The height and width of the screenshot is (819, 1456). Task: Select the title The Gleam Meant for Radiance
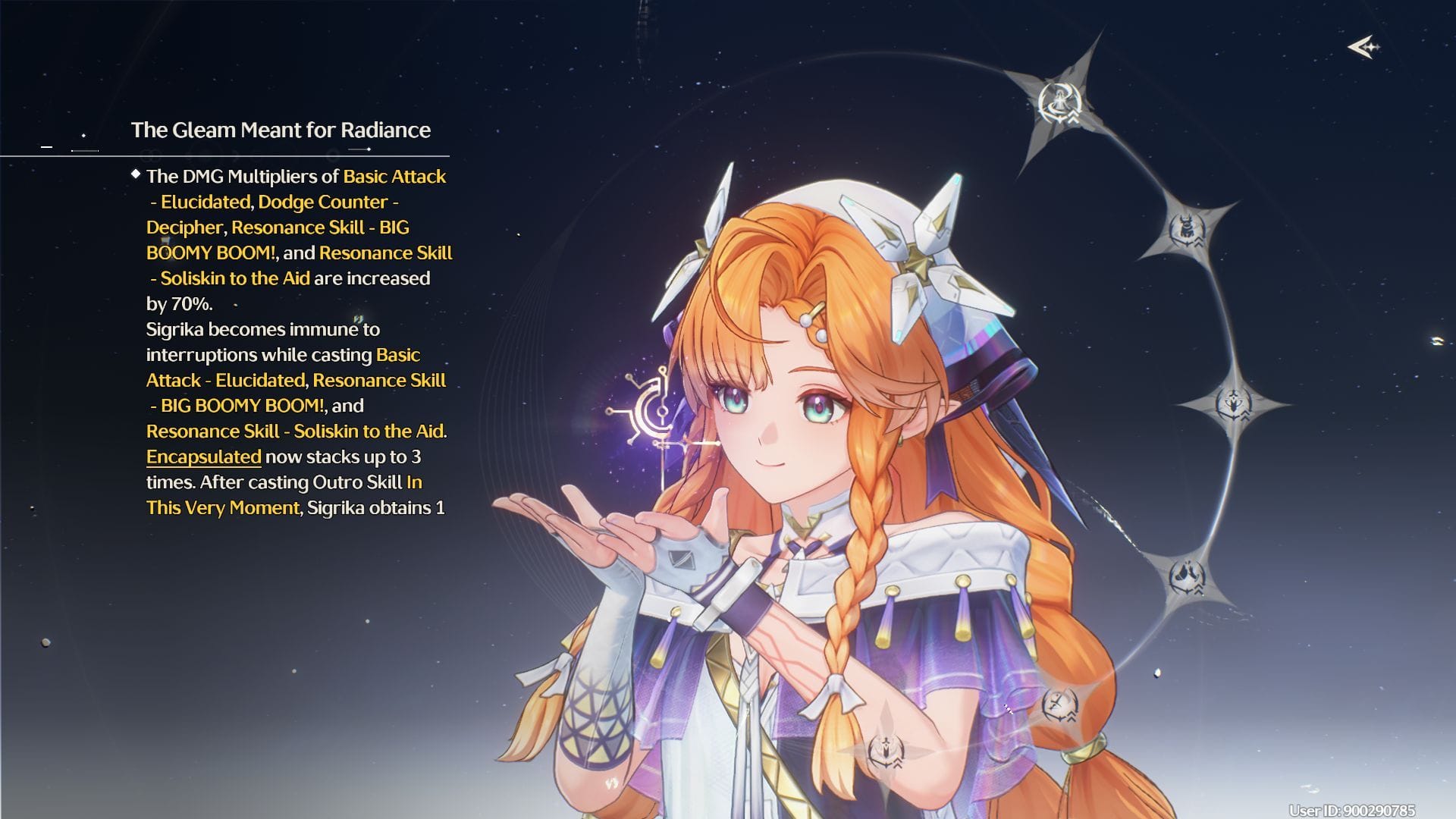(280, 130)
